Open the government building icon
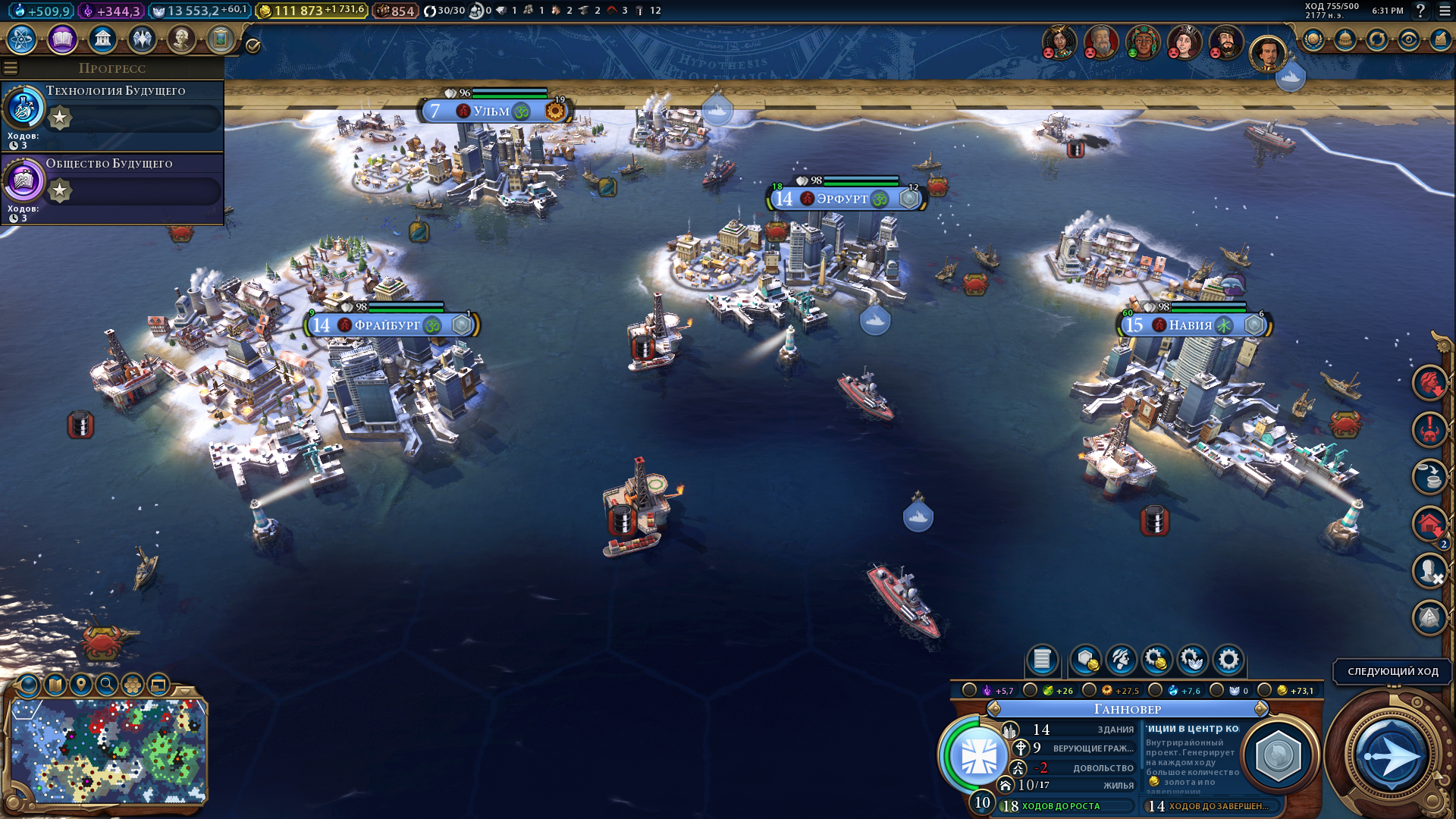The width and height of the screenshot is (1456, 819). coord(102,39)
